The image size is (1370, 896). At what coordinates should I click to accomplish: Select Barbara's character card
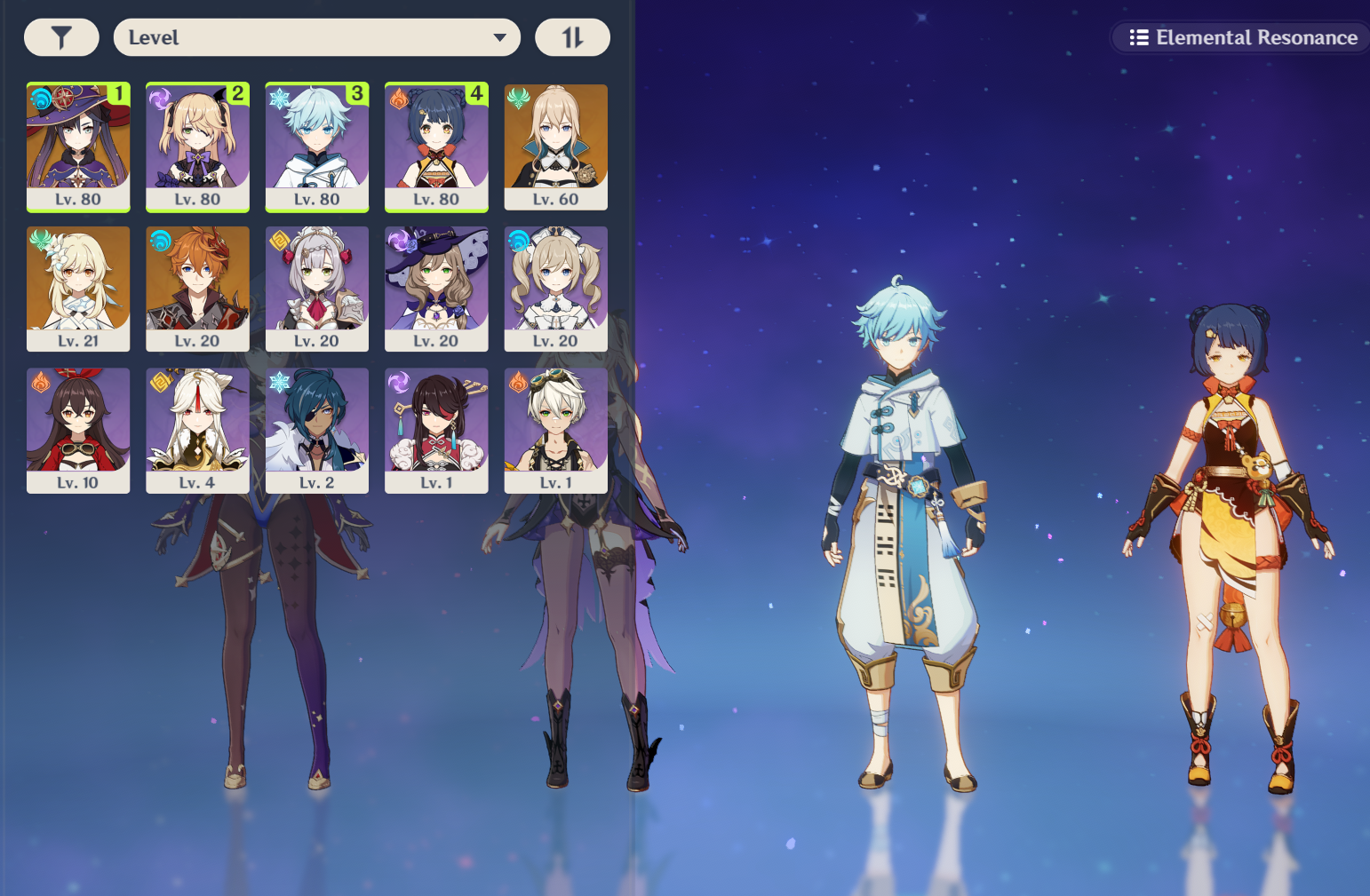(555, 289)
